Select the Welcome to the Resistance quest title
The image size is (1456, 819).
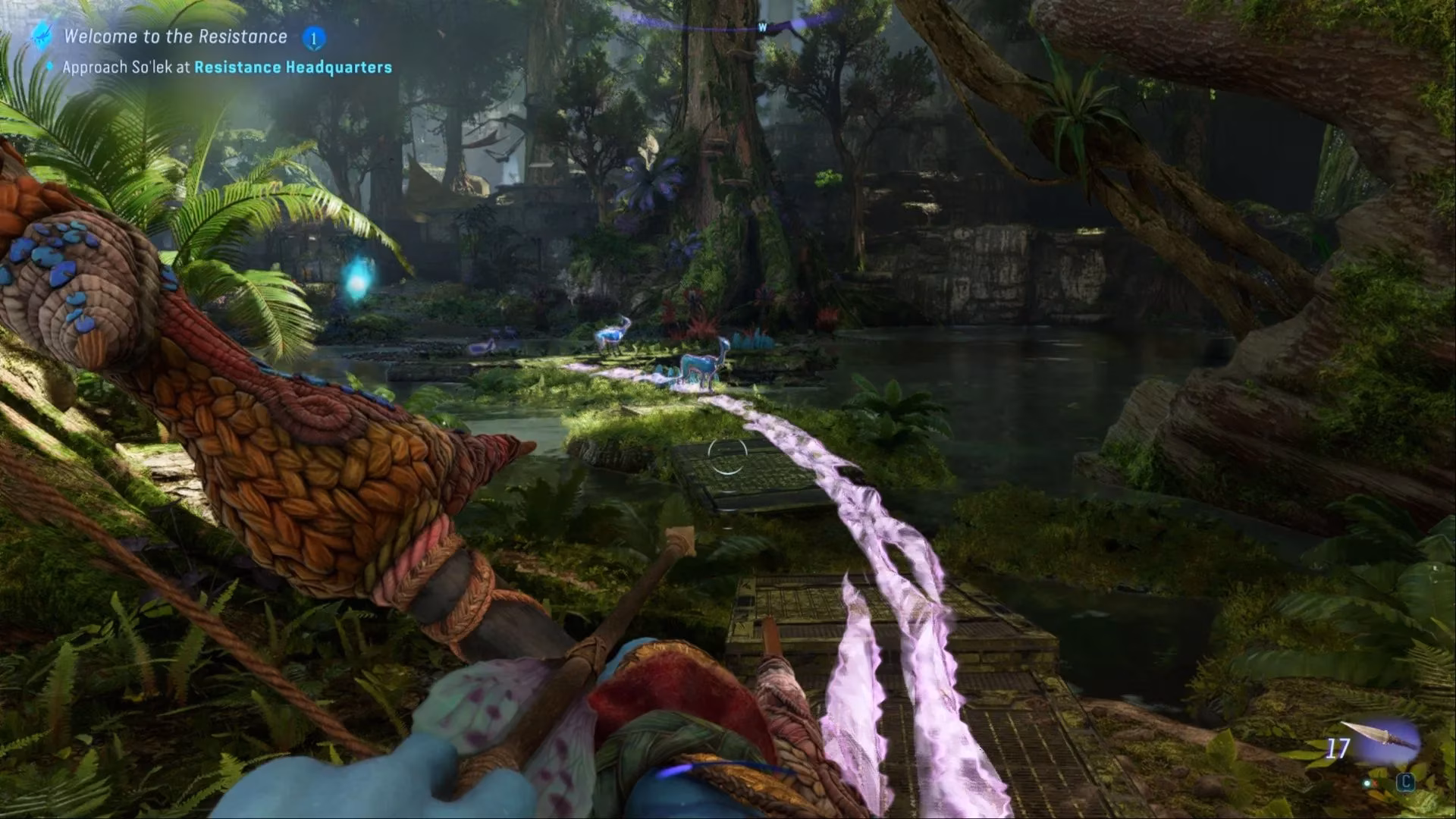(x=175, y=36)
